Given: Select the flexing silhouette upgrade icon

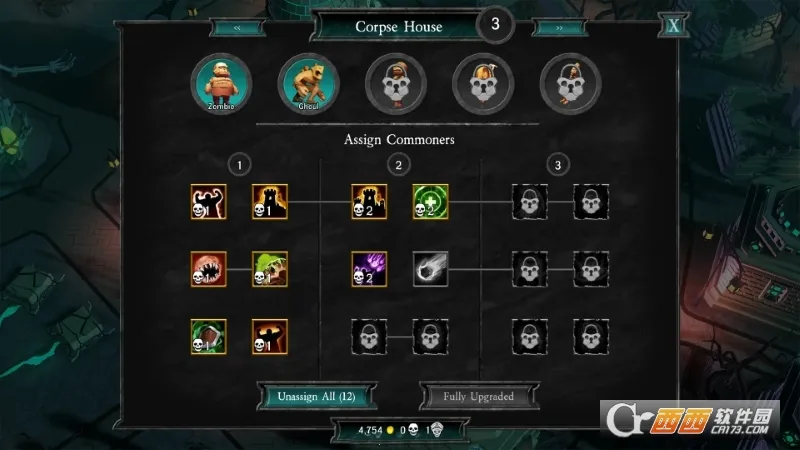Looking at the screenshot, I should click(209, 202).
